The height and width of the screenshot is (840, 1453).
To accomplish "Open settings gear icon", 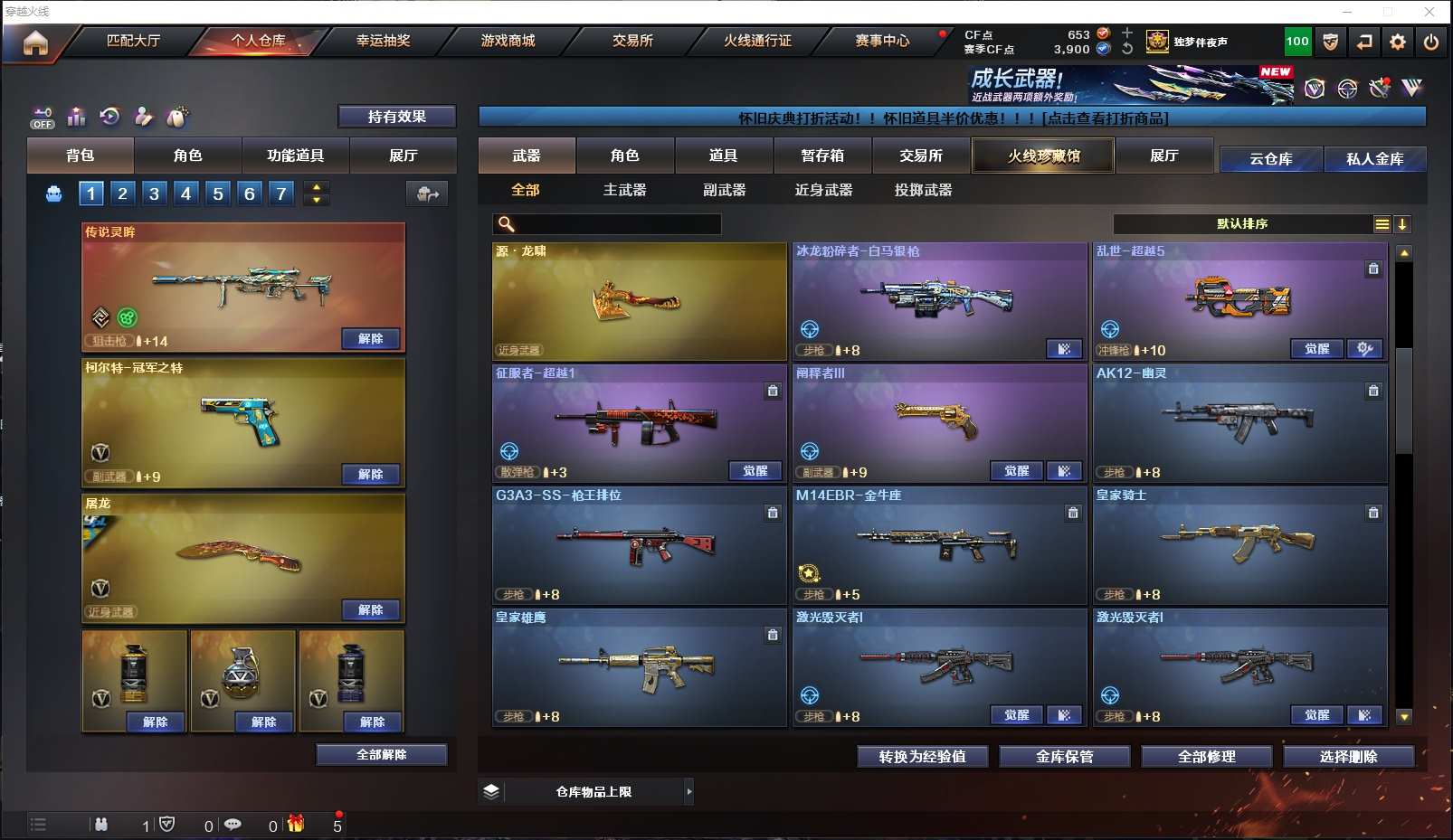I will tap(1398, 42).
